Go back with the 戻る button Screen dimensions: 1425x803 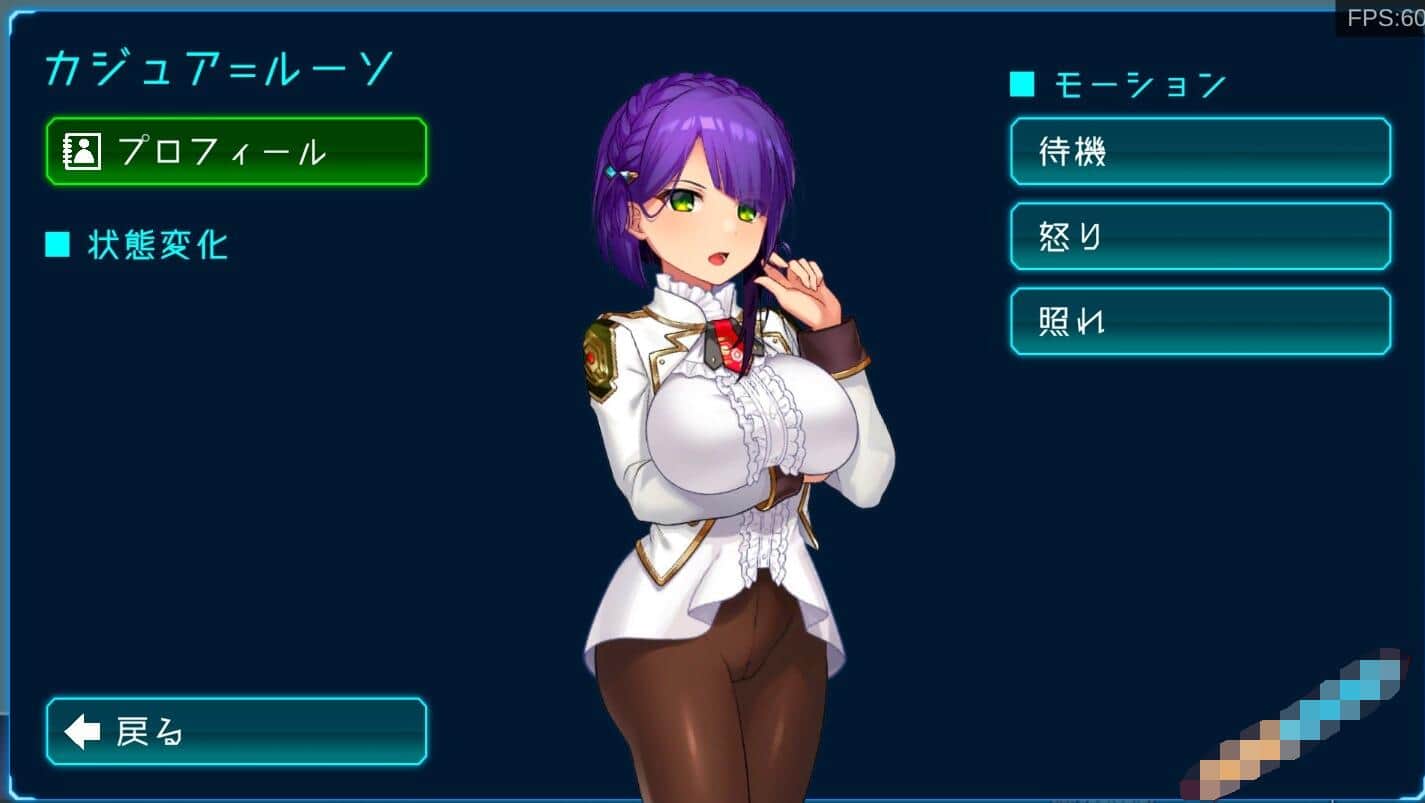[x=236, y=731]
